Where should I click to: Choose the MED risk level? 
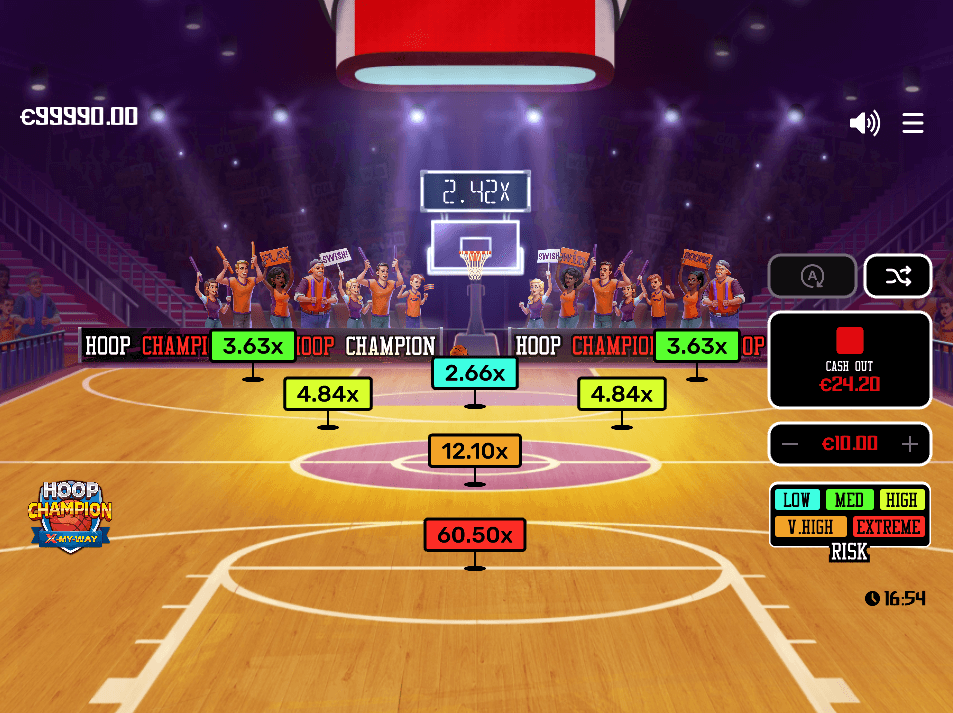pyautogui.click(x=849, y=500)
